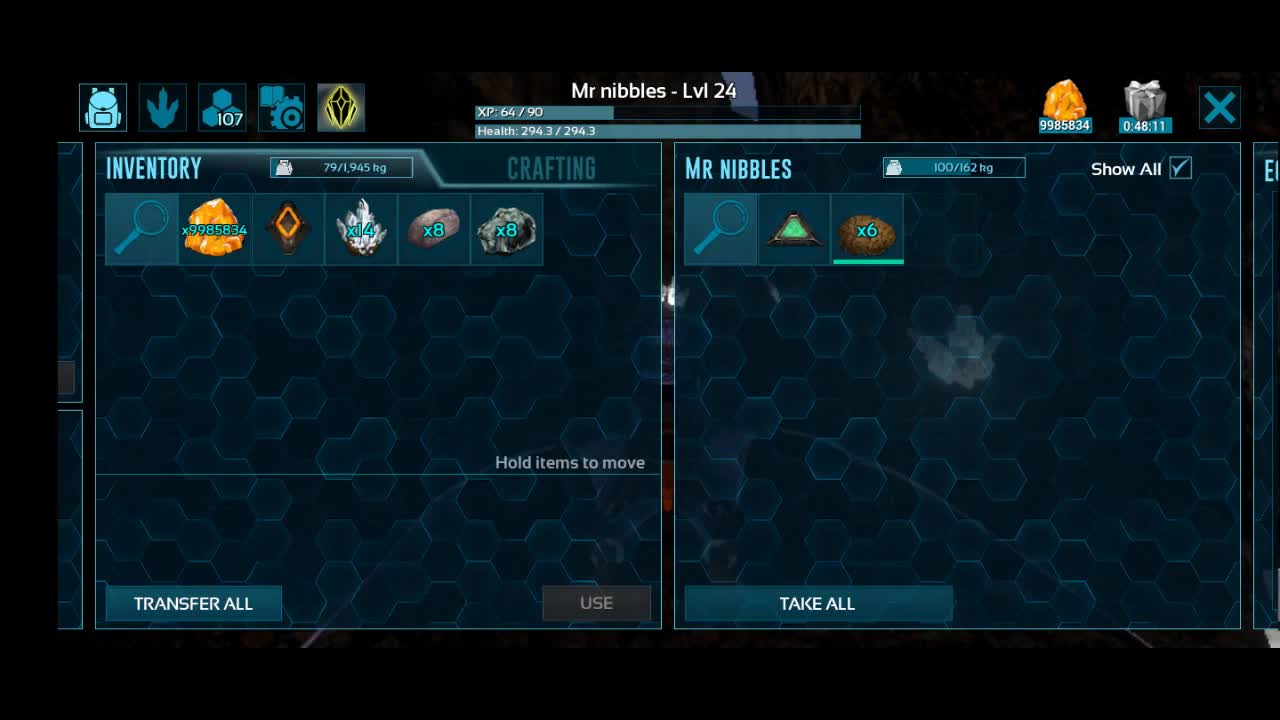Open the book and gear tab
This screenshot has width=1280, height=720.
coord(281,107)
